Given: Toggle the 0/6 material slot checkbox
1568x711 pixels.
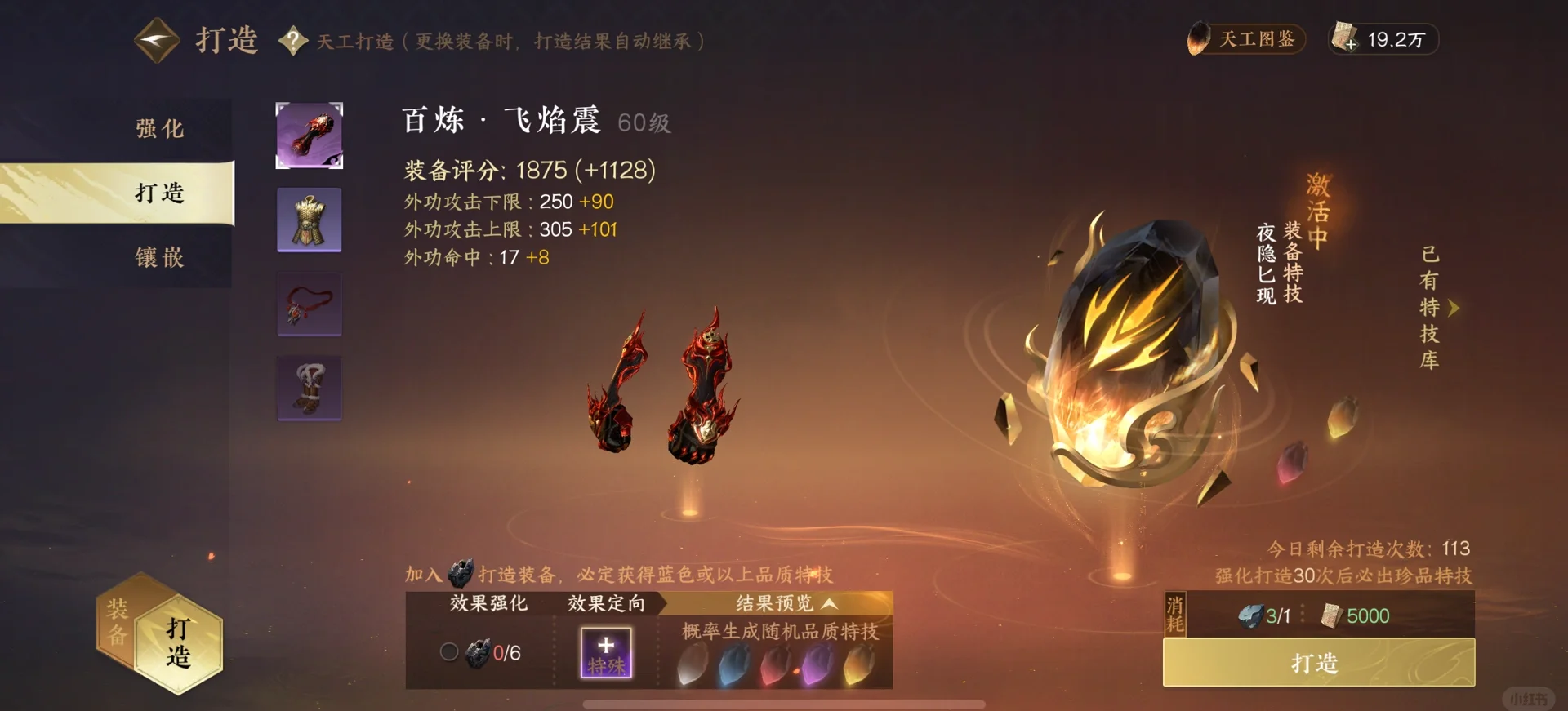Looking at the screenshot, I should 448,652.
